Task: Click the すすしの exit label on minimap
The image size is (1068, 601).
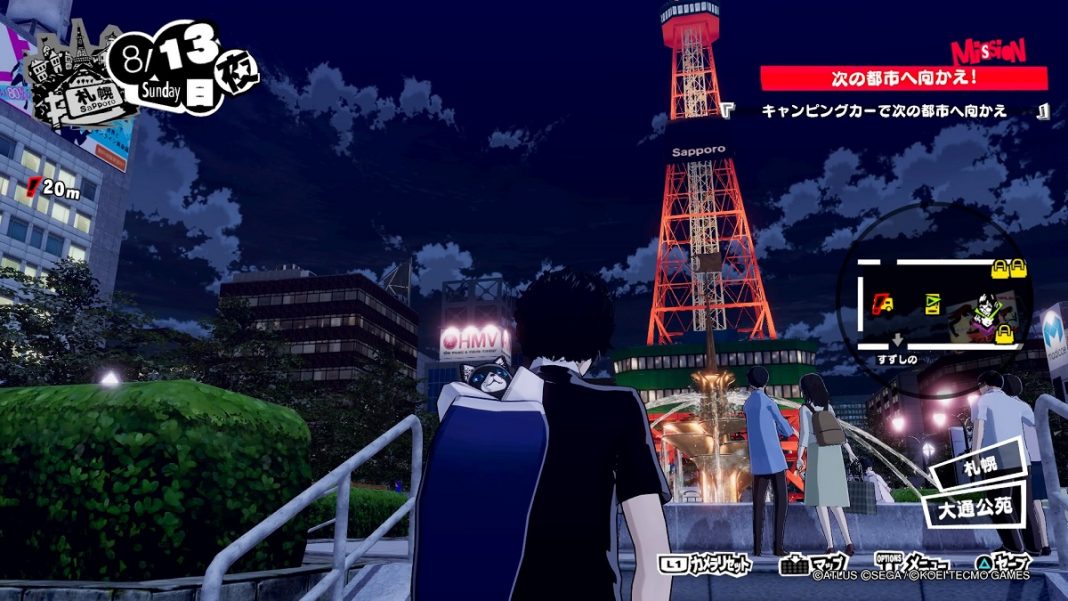Action: coord(897,359)
